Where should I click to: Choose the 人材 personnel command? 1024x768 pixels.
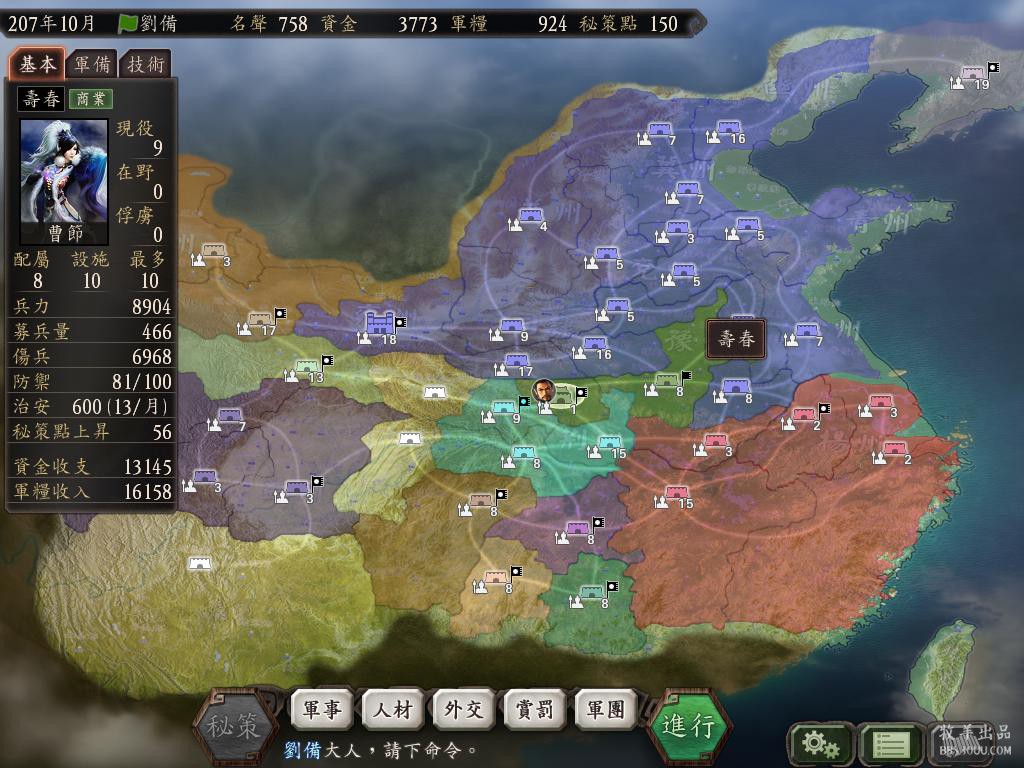(393, 710)
